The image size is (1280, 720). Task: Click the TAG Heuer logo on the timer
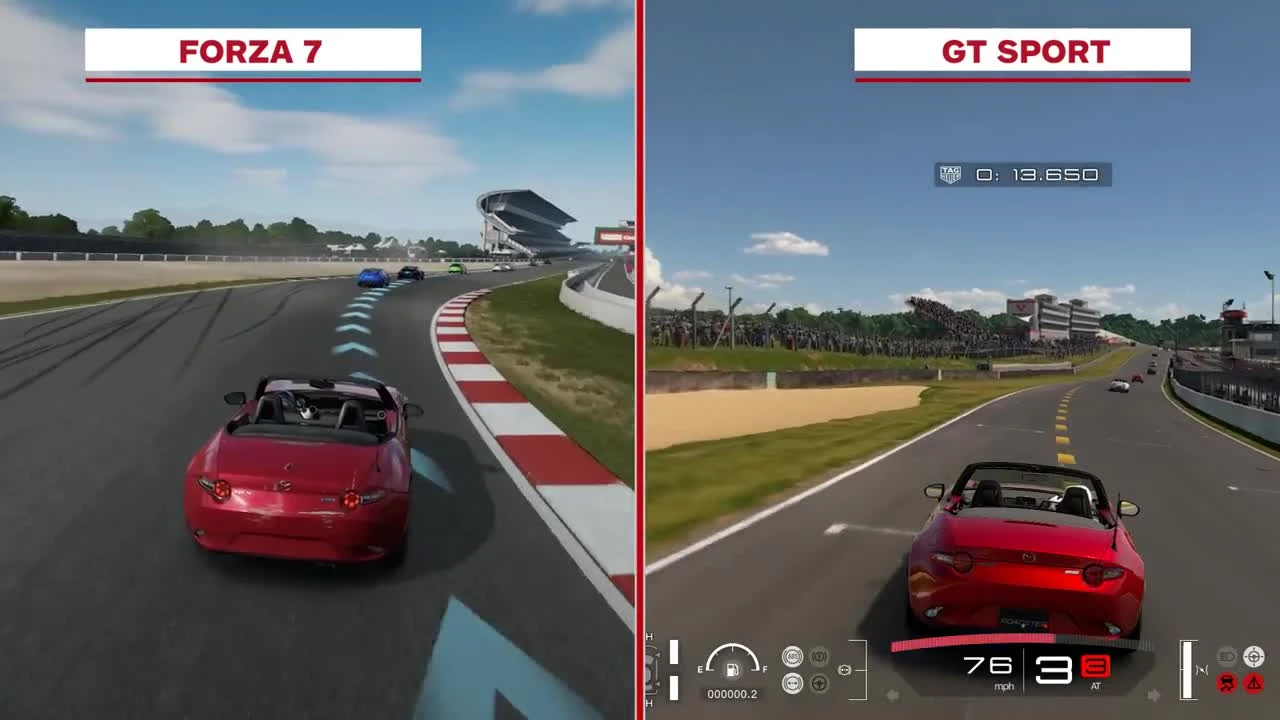tap(951, 173)
